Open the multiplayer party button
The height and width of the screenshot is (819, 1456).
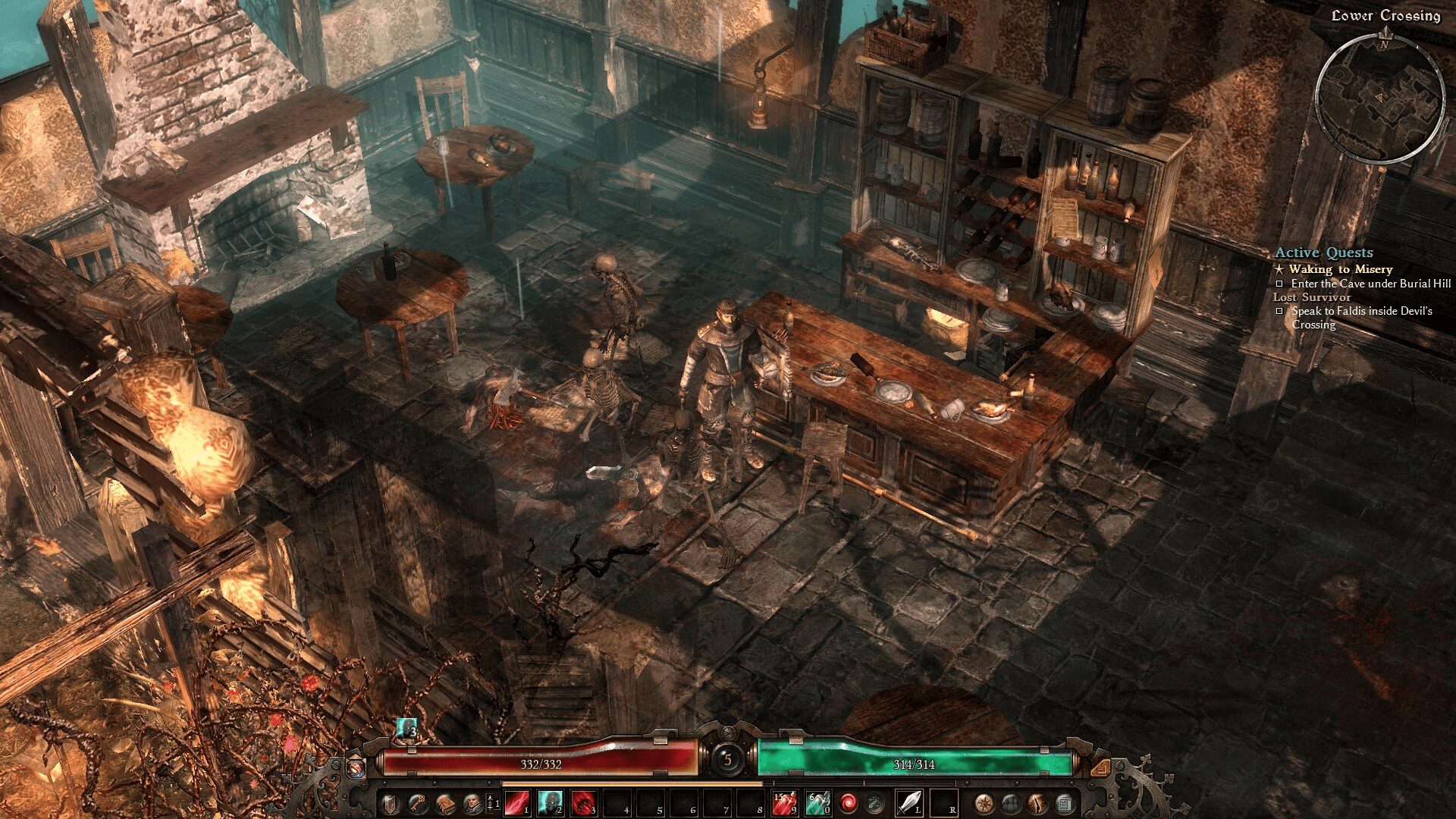click(1011, 802)
